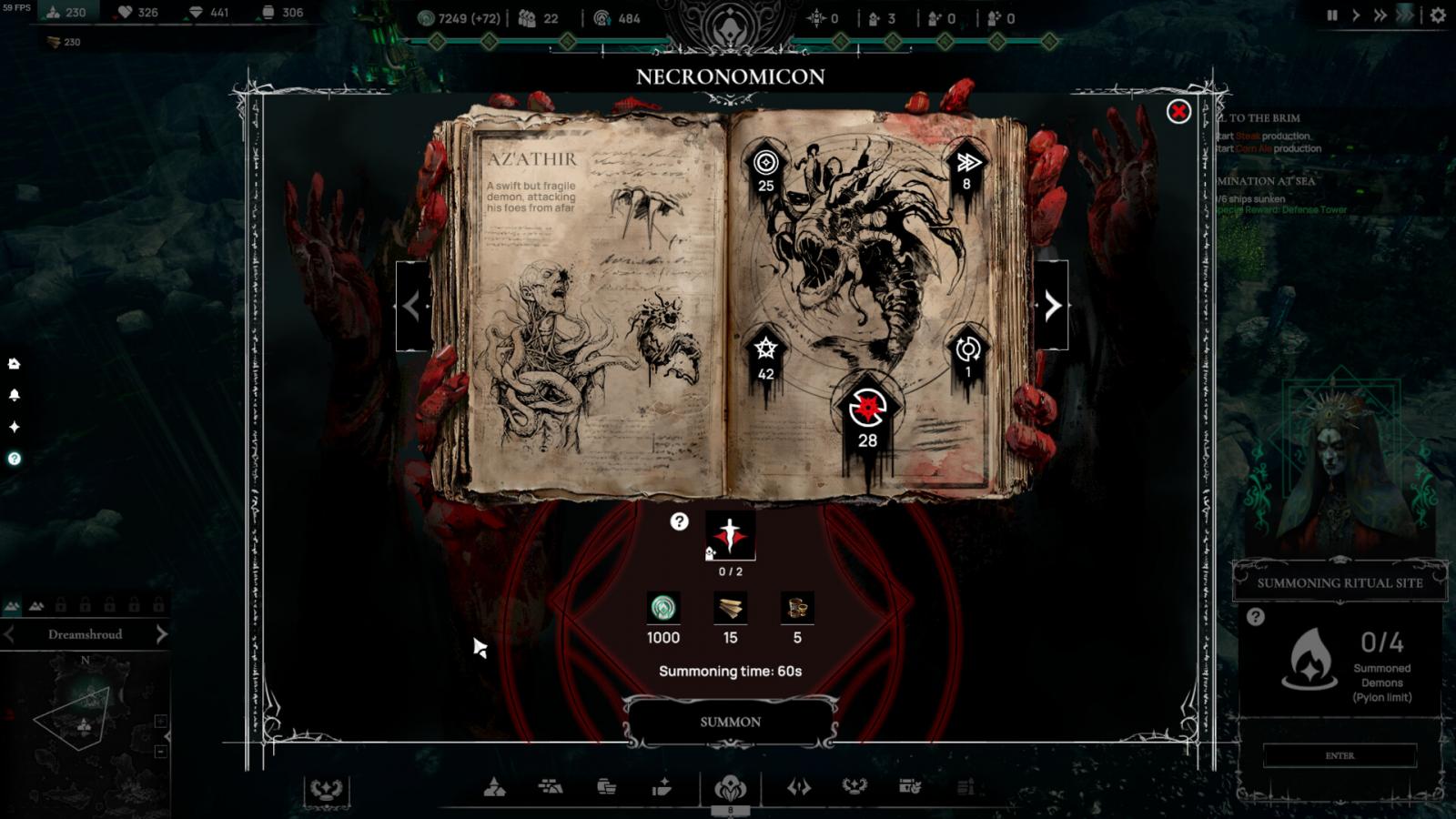Open settings with the gear icon
The image size is (1456, 819).
pyautogui.click(x=1438, y=15)
